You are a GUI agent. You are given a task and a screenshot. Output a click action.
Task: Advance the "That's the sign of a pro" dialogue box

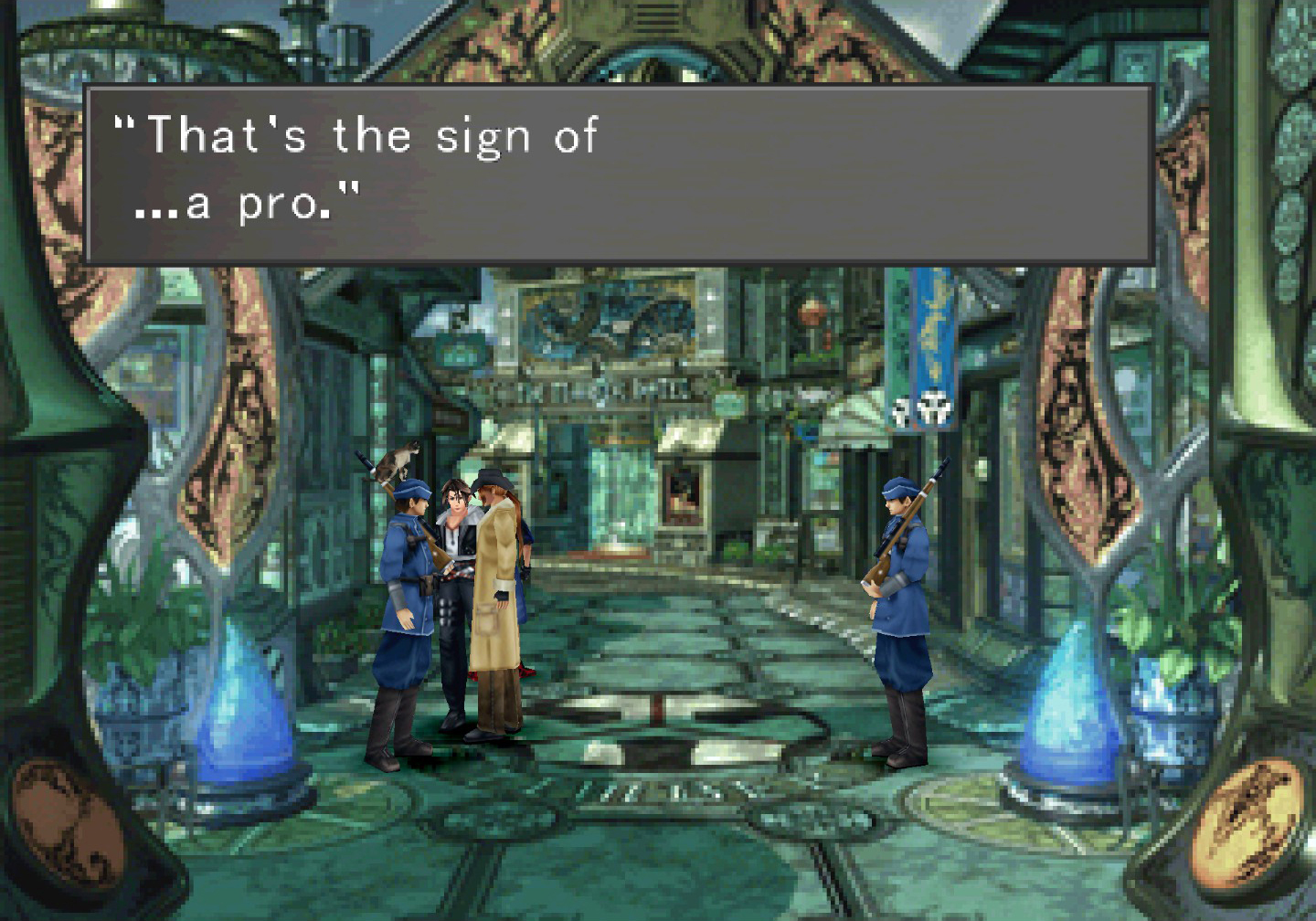[619, 175]
